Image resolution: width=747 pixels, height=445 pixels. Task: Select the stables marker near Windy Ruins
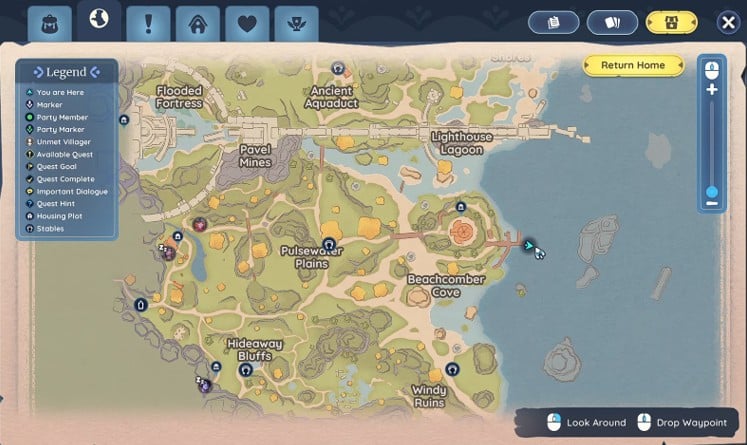click(452, 369)
